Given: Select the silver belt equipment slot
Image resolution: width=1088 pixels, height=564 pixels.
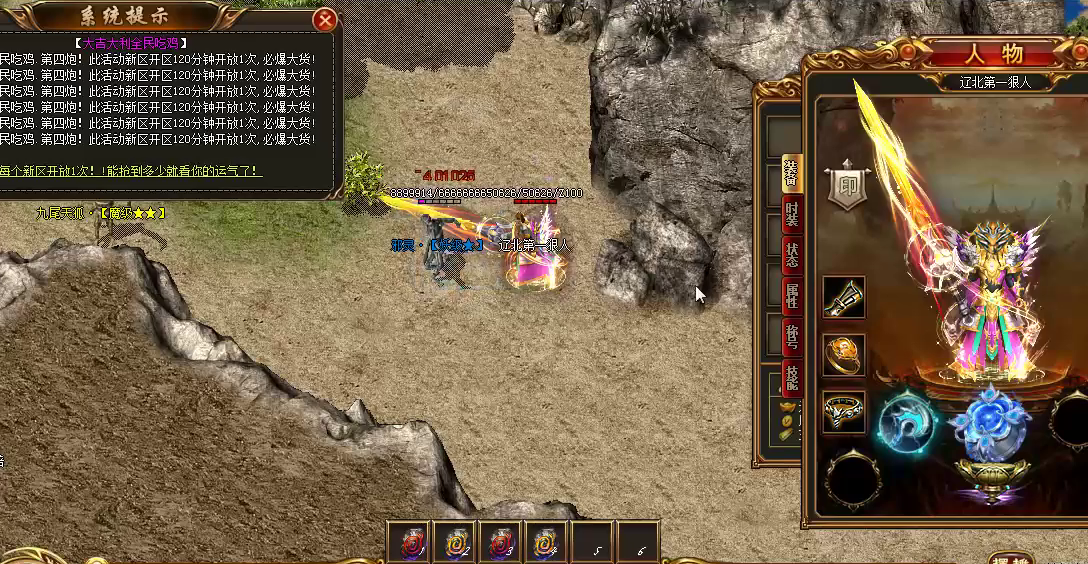Looking at the screenshot, I should click(x=843, y=411).
